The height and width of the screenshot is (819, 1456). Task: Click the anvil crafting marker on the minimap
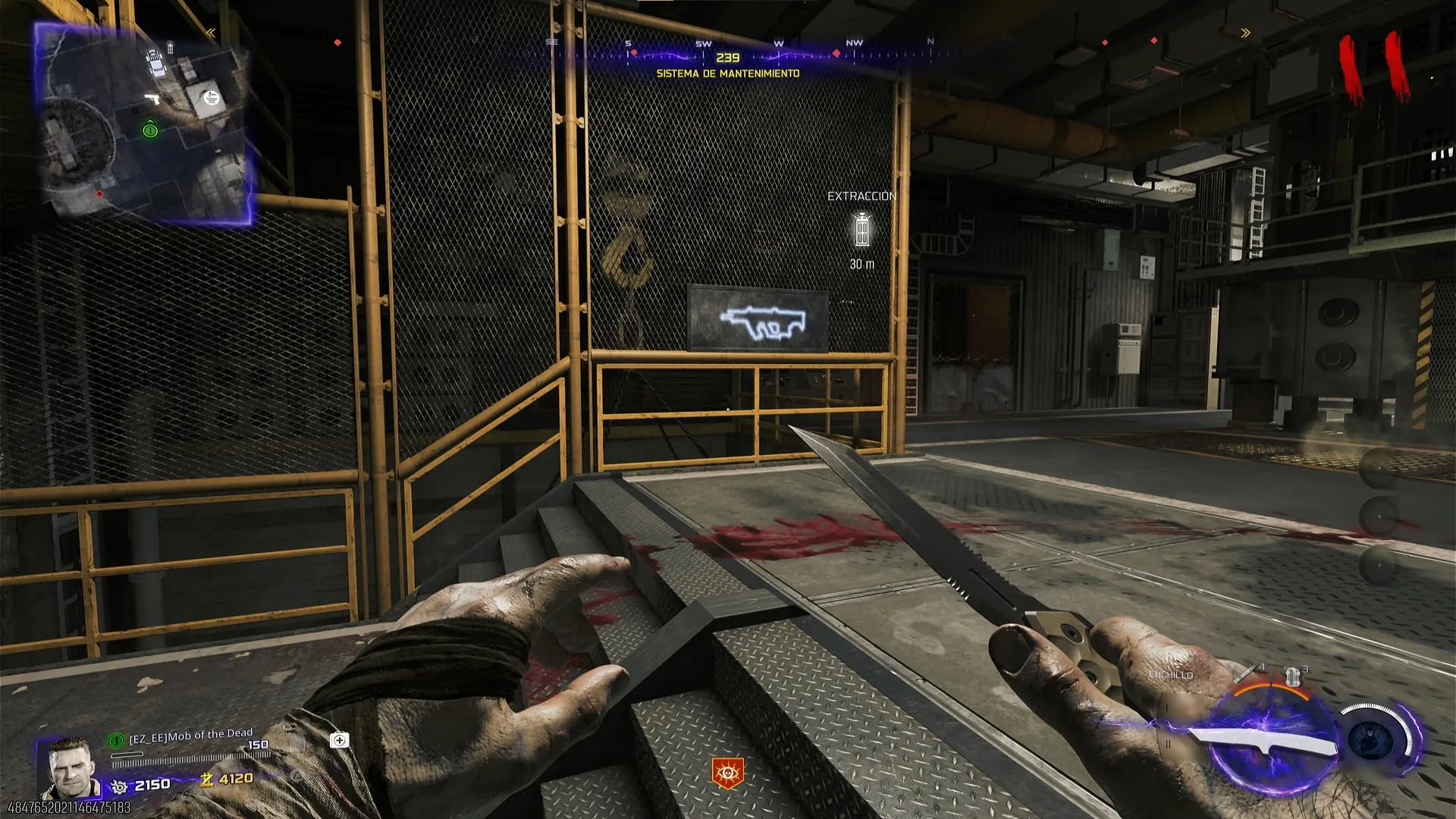pos(211,97)
